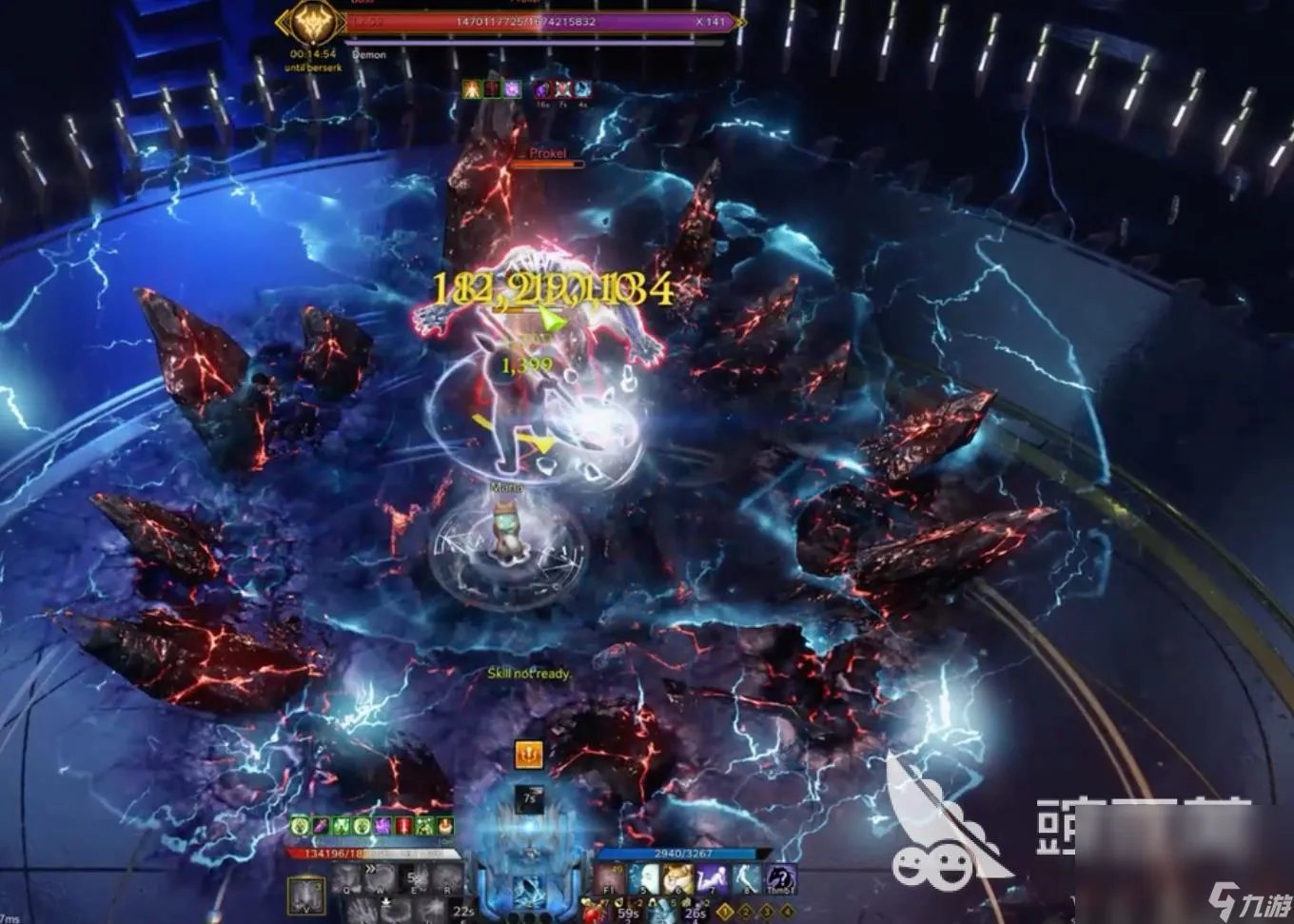The image size is (1294, 924).
Task: Click the boss demon emblem
Action: tap(310, 24)
